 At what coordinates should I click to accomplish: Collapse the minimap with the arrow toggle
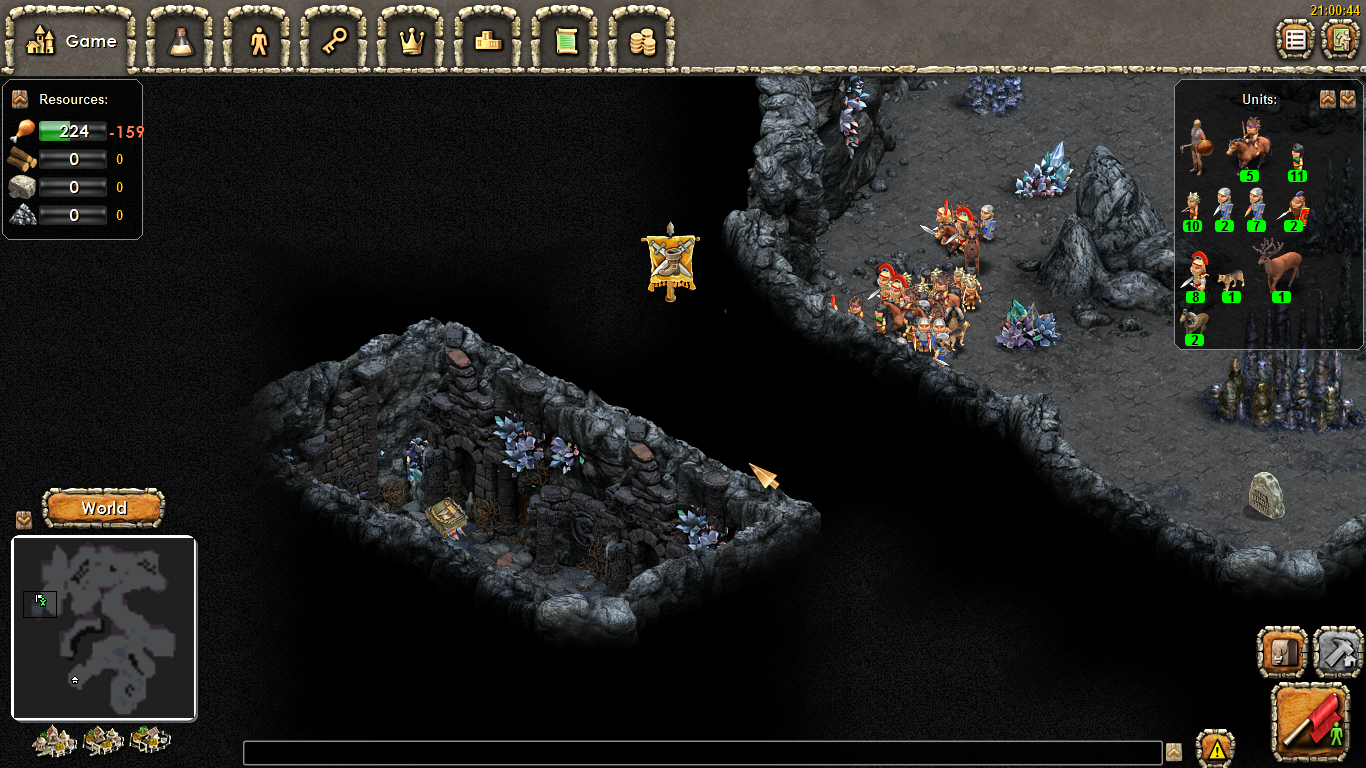coord(24,520)
